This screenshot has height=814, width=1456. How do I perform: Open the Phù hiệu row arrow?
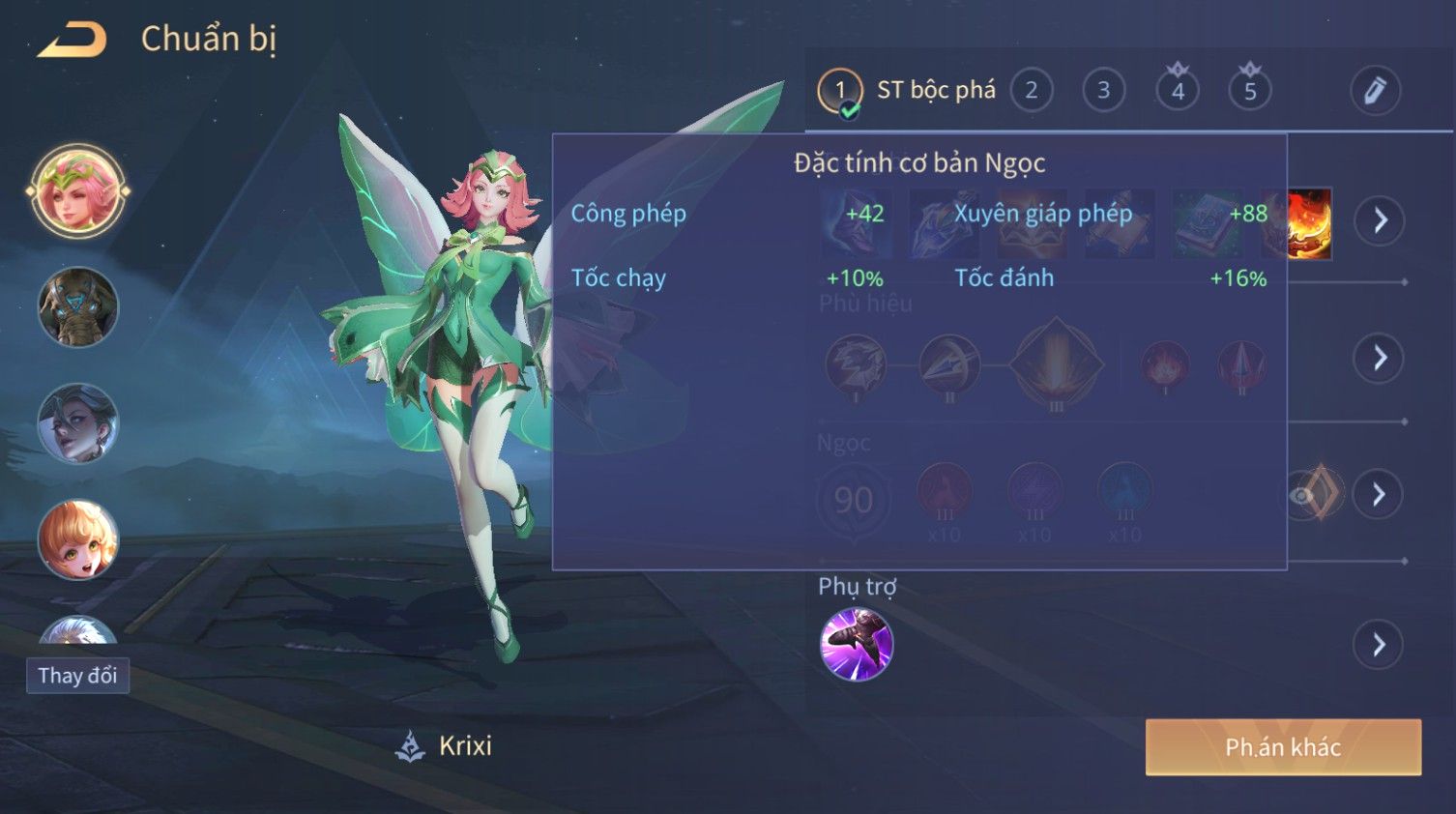click(1380, 359)
